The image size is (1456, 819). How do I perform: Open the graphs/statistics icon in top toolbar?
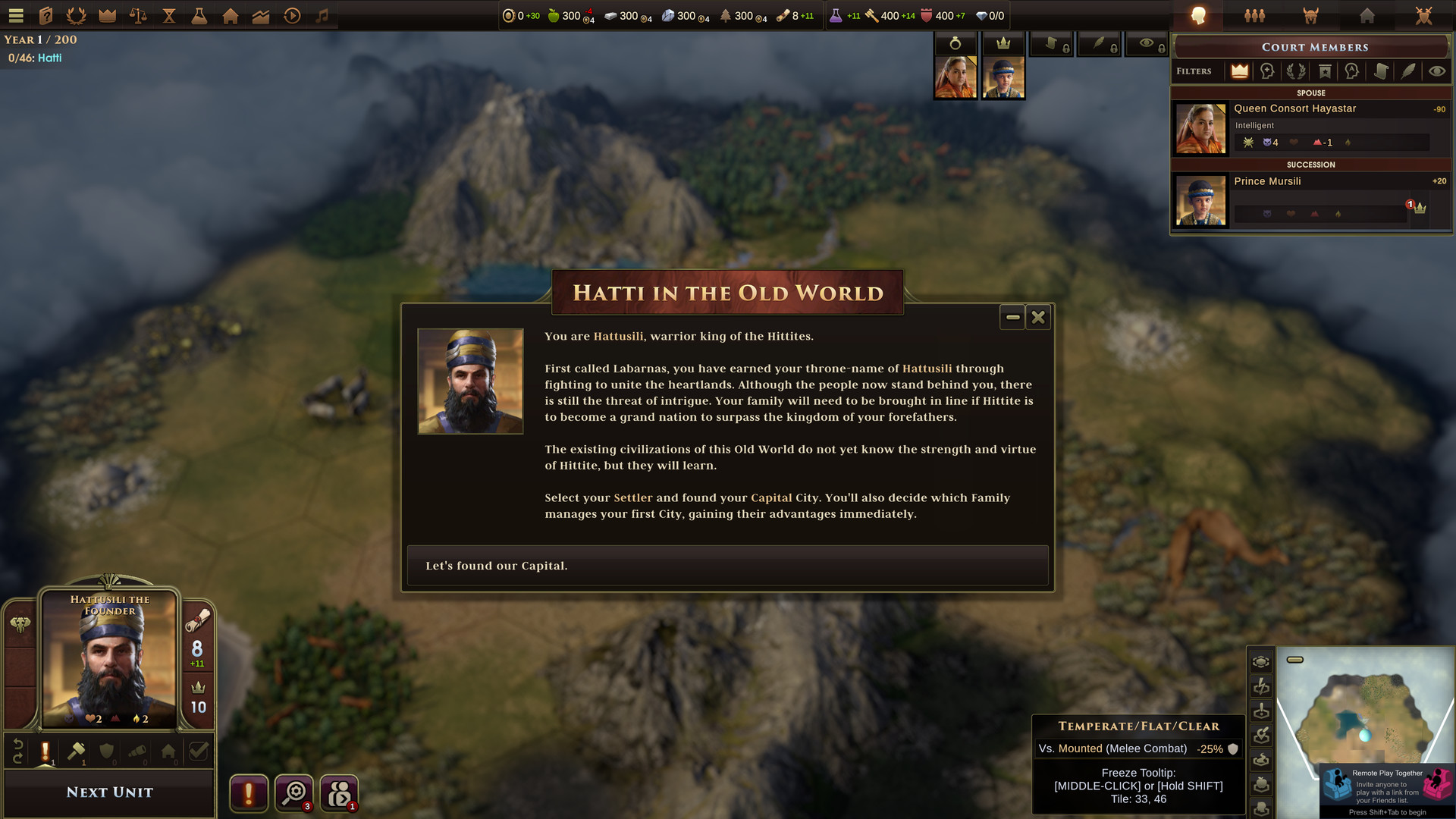pos(260,15)
